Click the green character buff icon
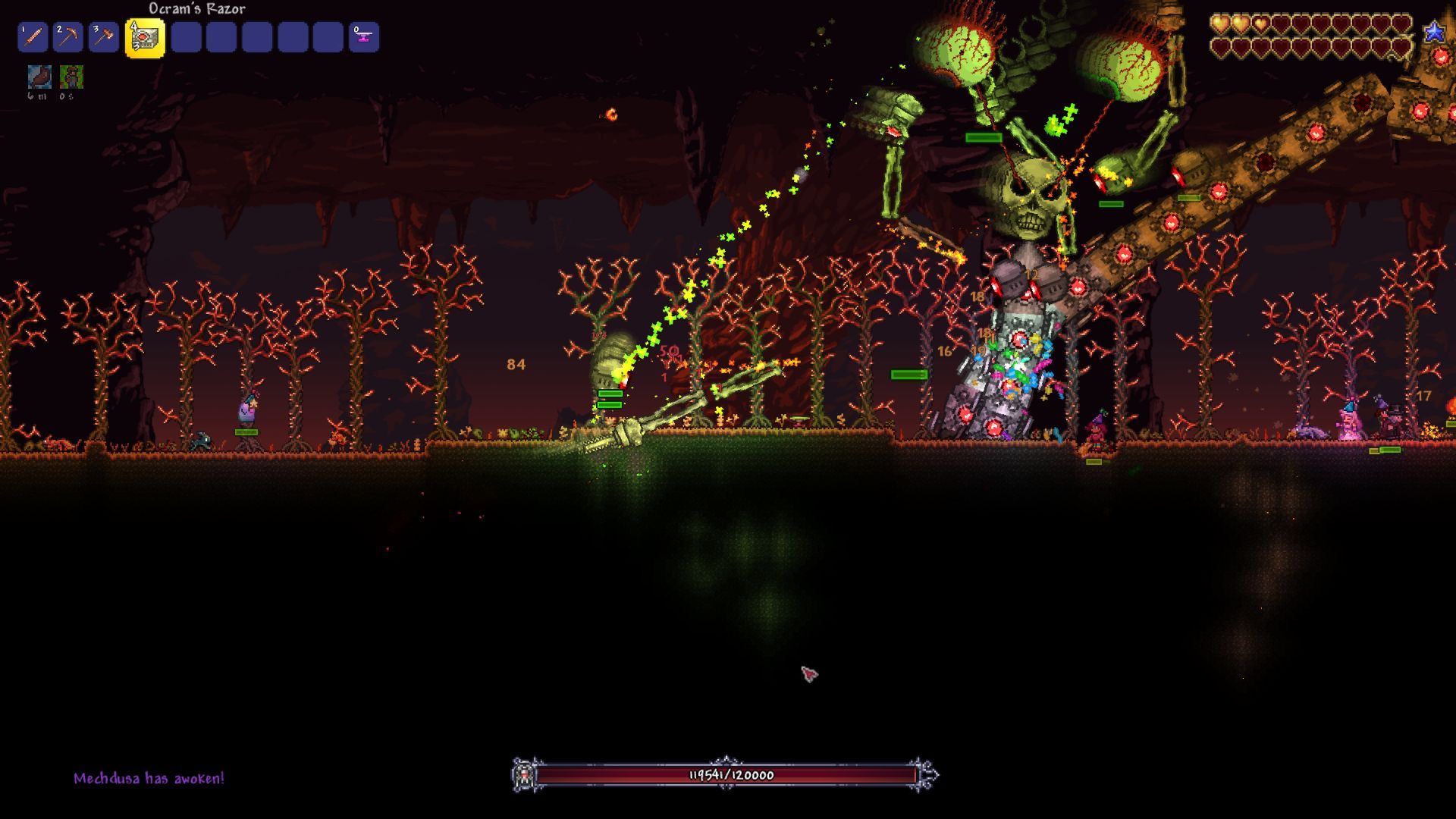Viewport: 1456px width, 819px height. coord(71,77)
